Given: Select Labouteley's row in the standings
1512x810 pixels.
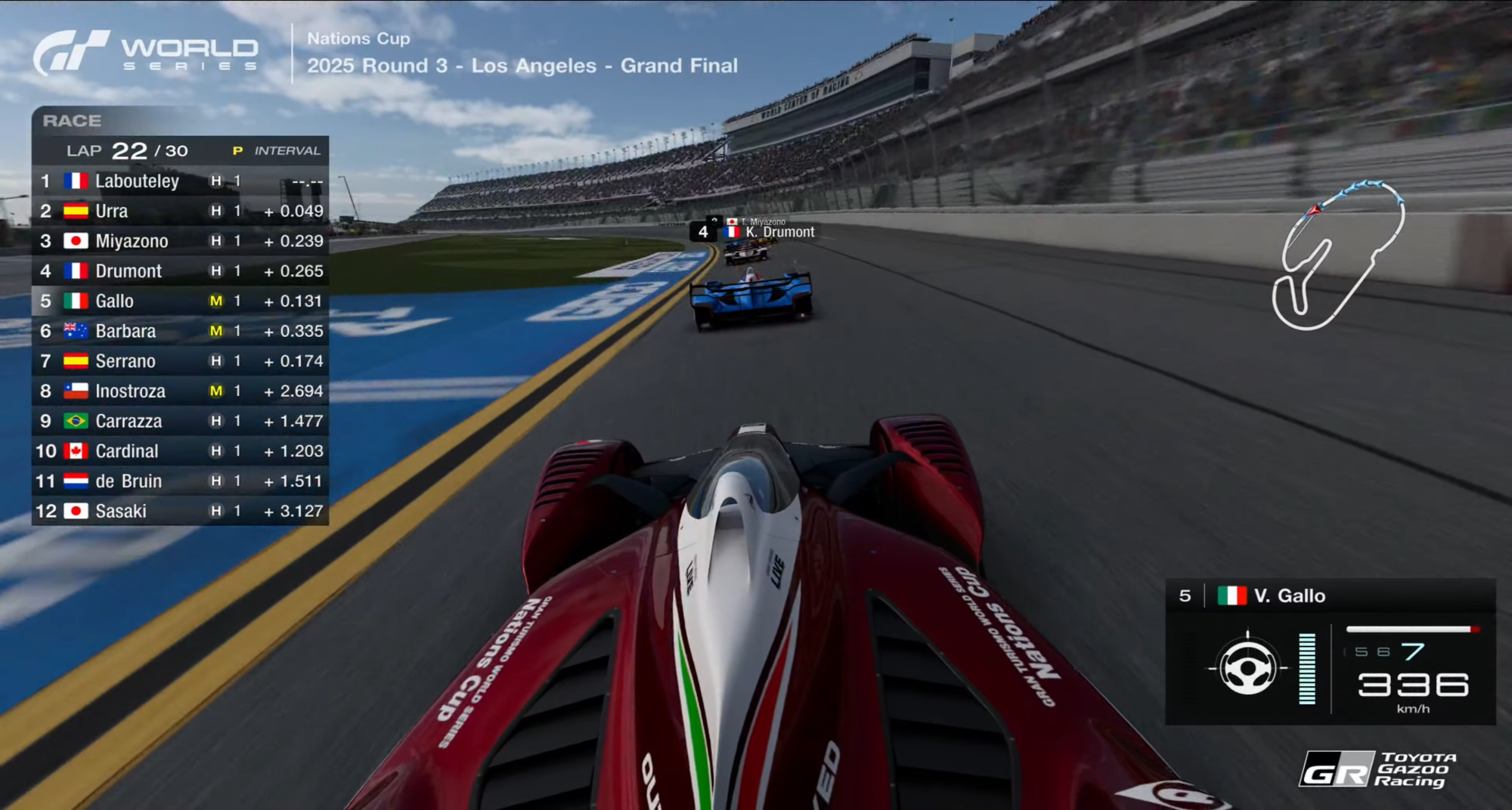Looking at the screenshot, I should (x=180, y=181).
